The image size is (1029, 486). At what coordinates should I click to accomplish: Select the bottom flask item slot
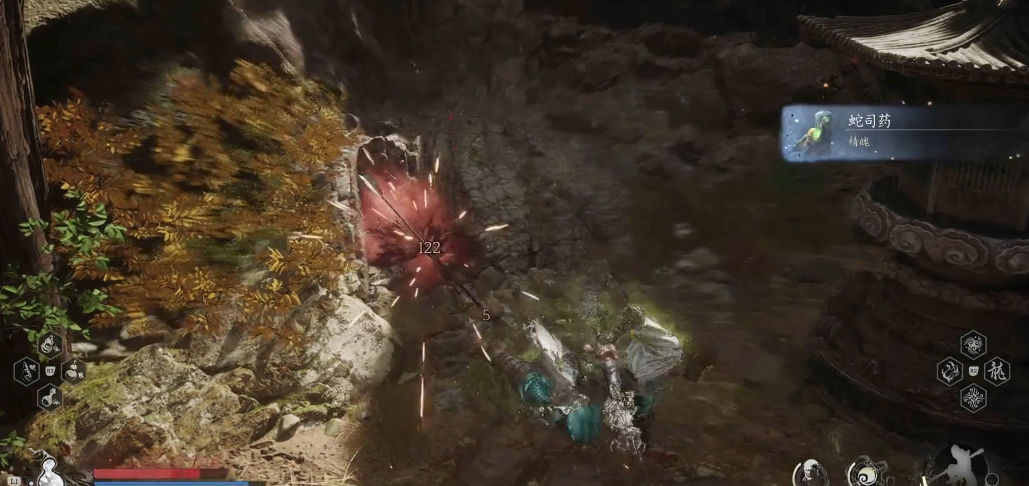(x=49, y=398)
